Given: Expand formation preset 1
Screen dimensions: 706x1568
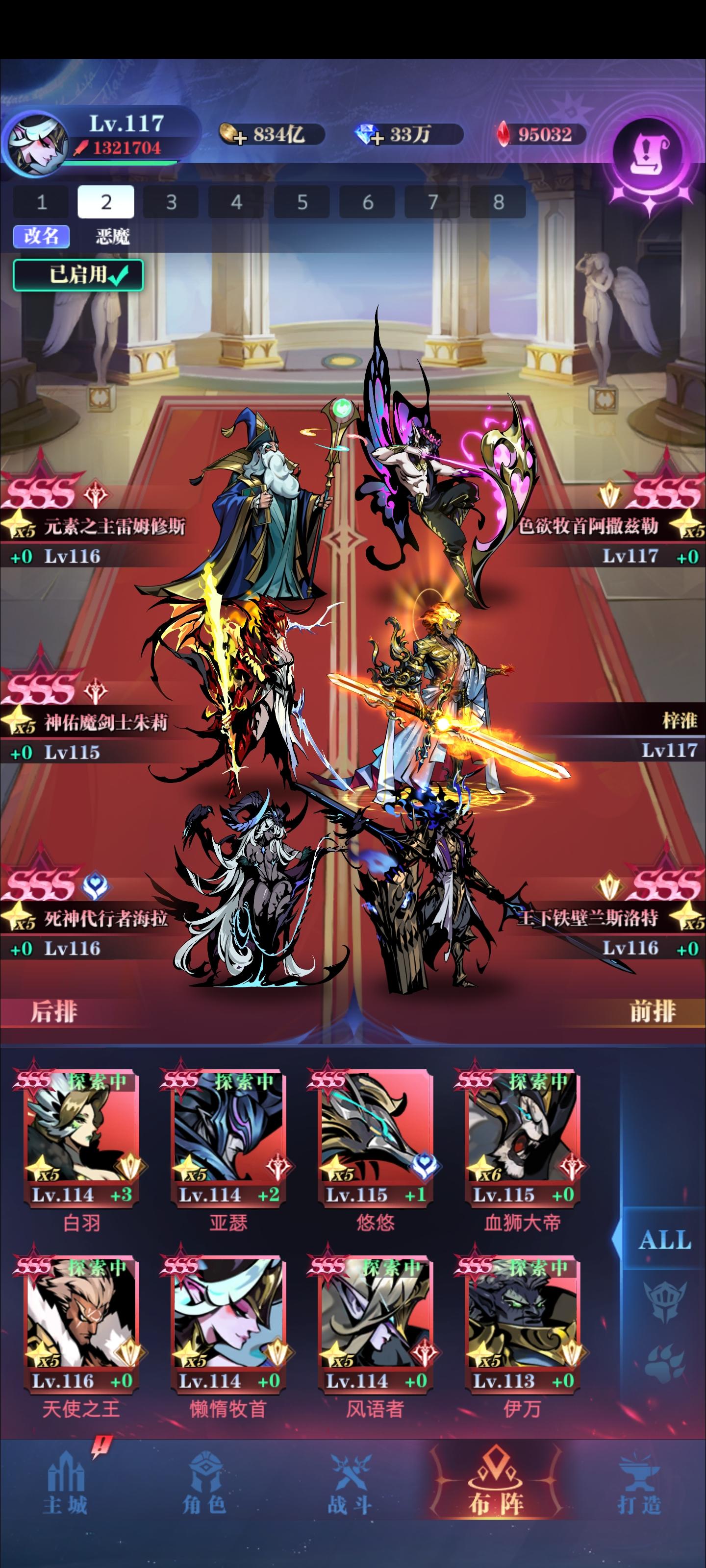Looking at the screenshot, I should point(41,203).
